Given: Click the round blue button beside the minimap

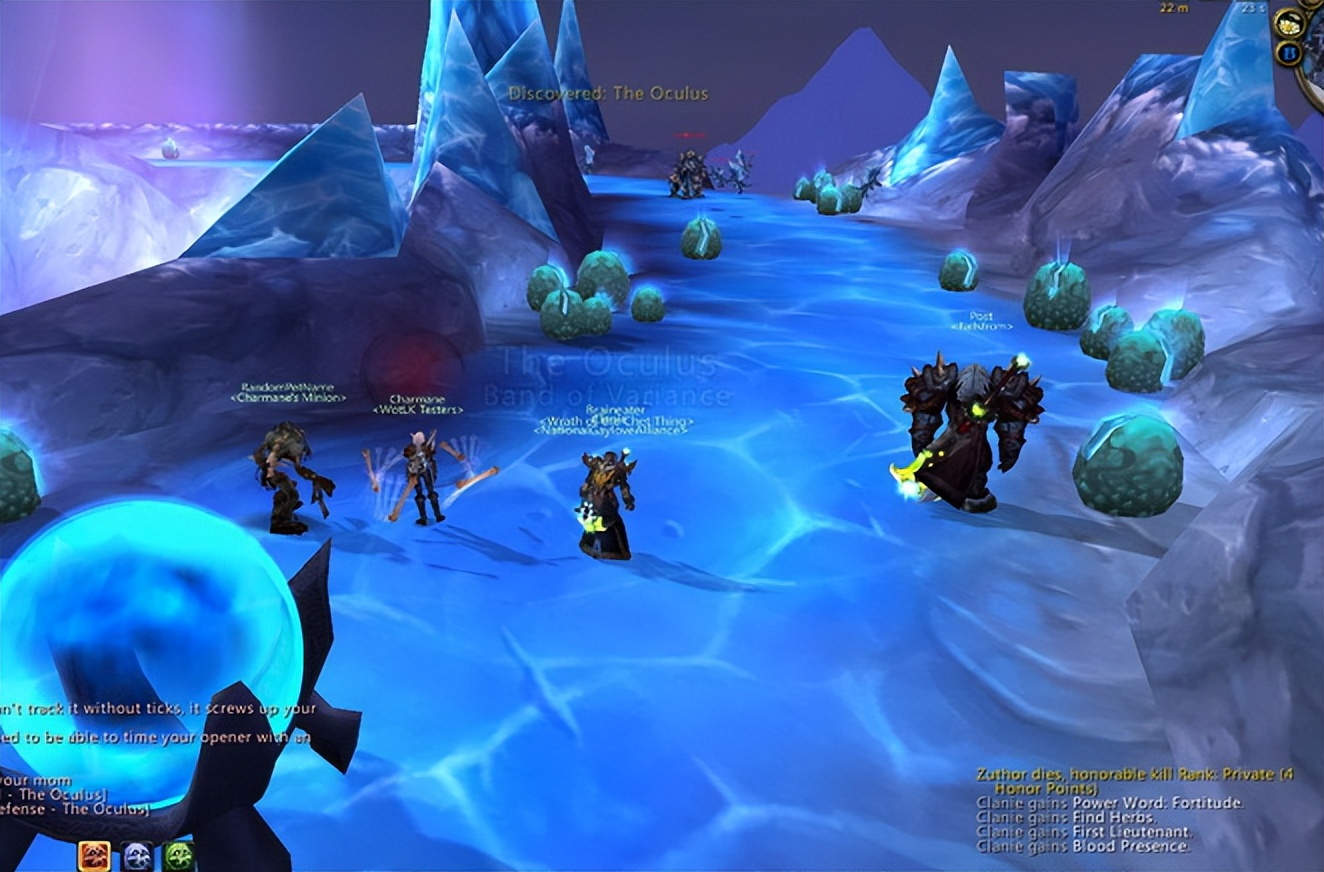Looking at the screenshot, I should [1288, 52].
